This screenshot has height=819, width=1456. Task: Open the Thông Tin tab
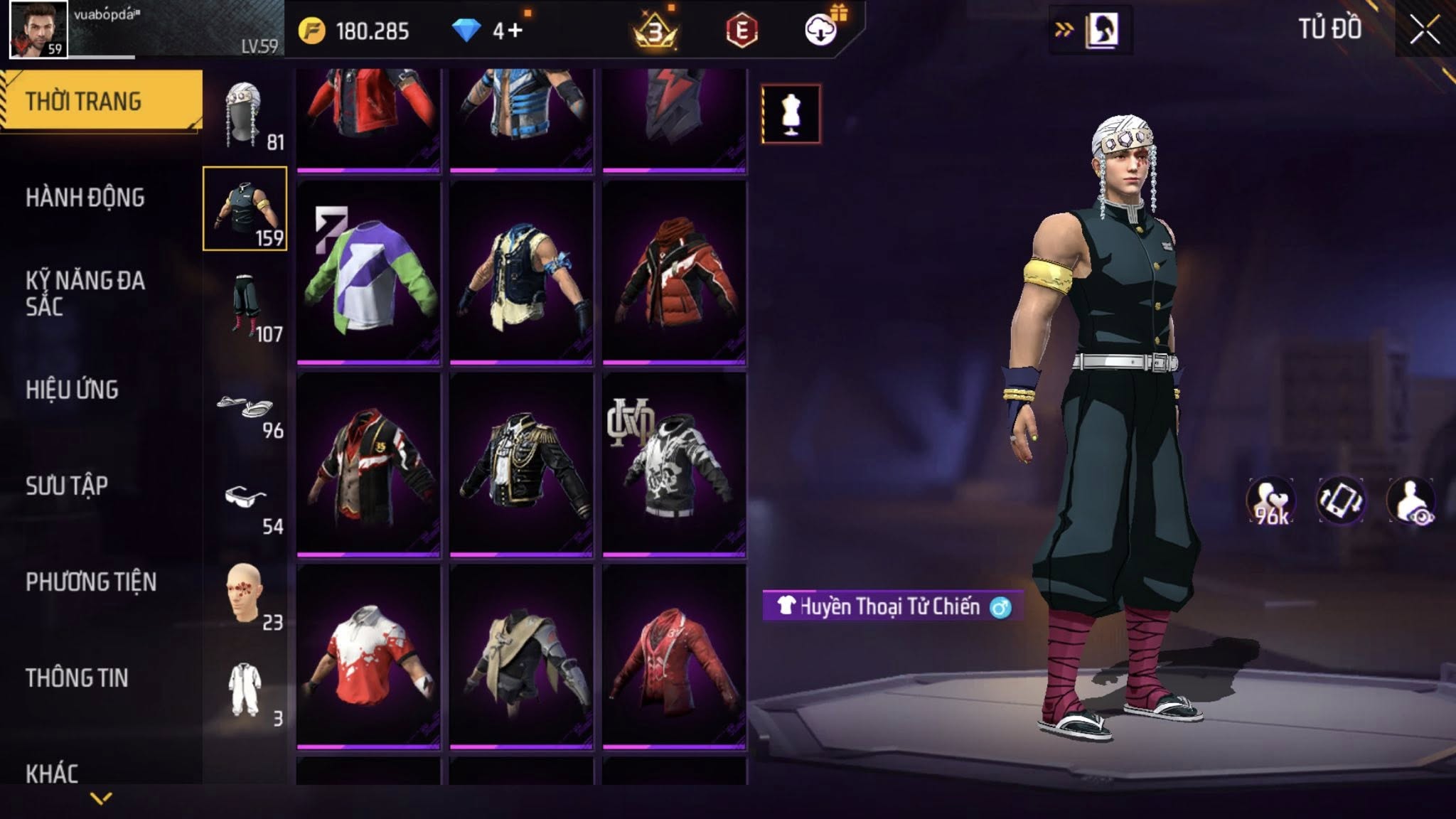point(77,678)
